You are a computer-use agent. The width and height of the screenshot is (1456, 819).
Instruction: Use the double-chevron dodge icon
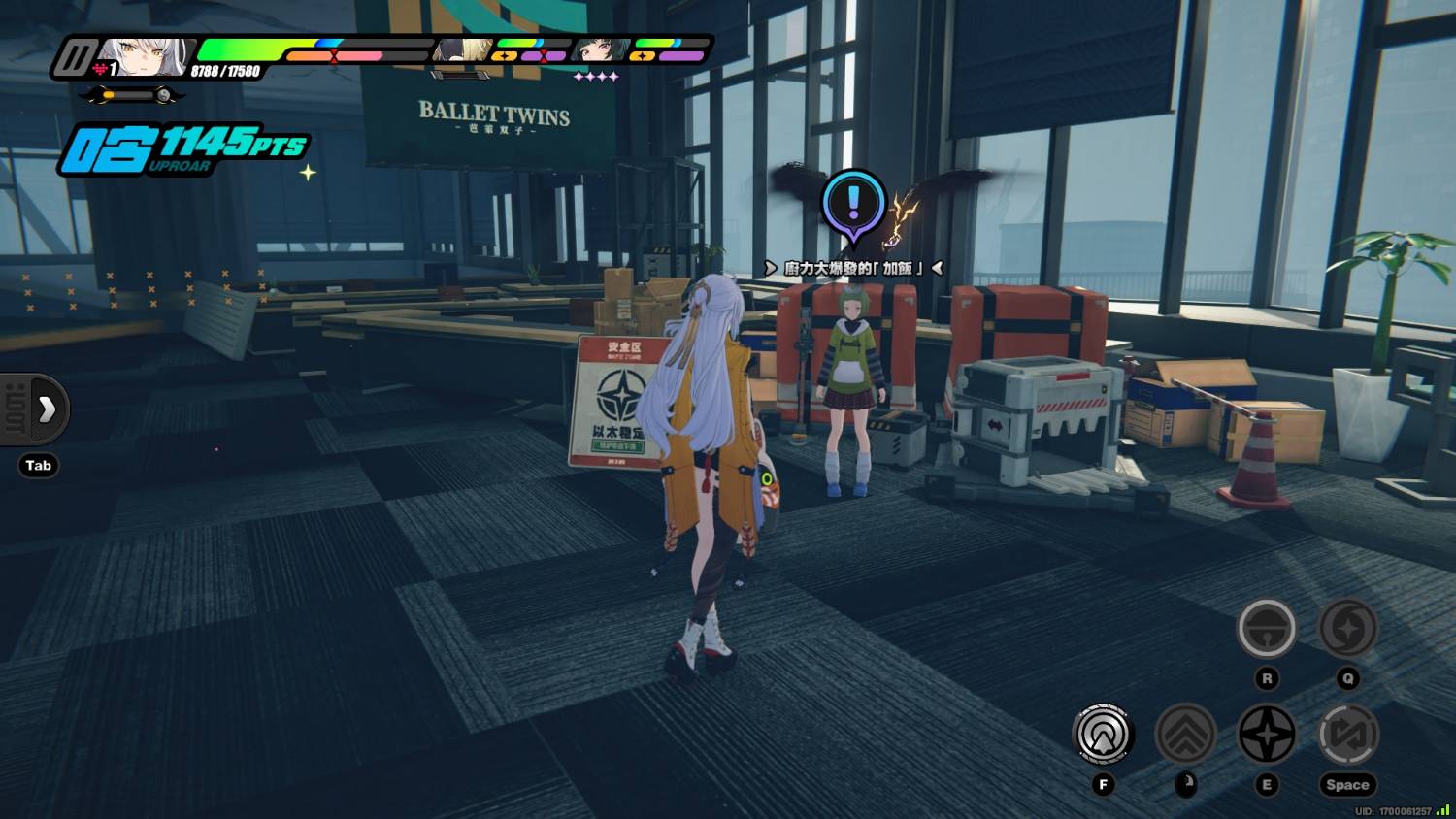(1185, 734)
